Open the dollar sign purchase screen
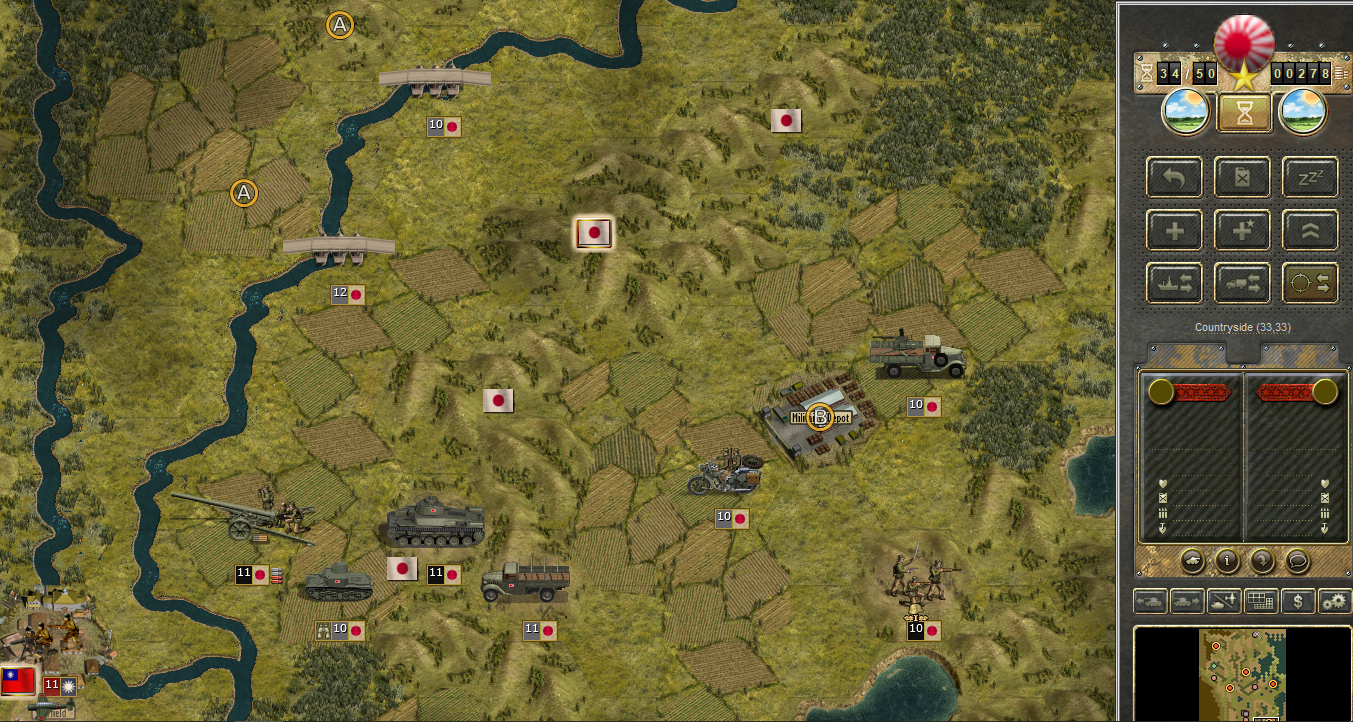1353x722 pixels. click(x=1298, y=601)
